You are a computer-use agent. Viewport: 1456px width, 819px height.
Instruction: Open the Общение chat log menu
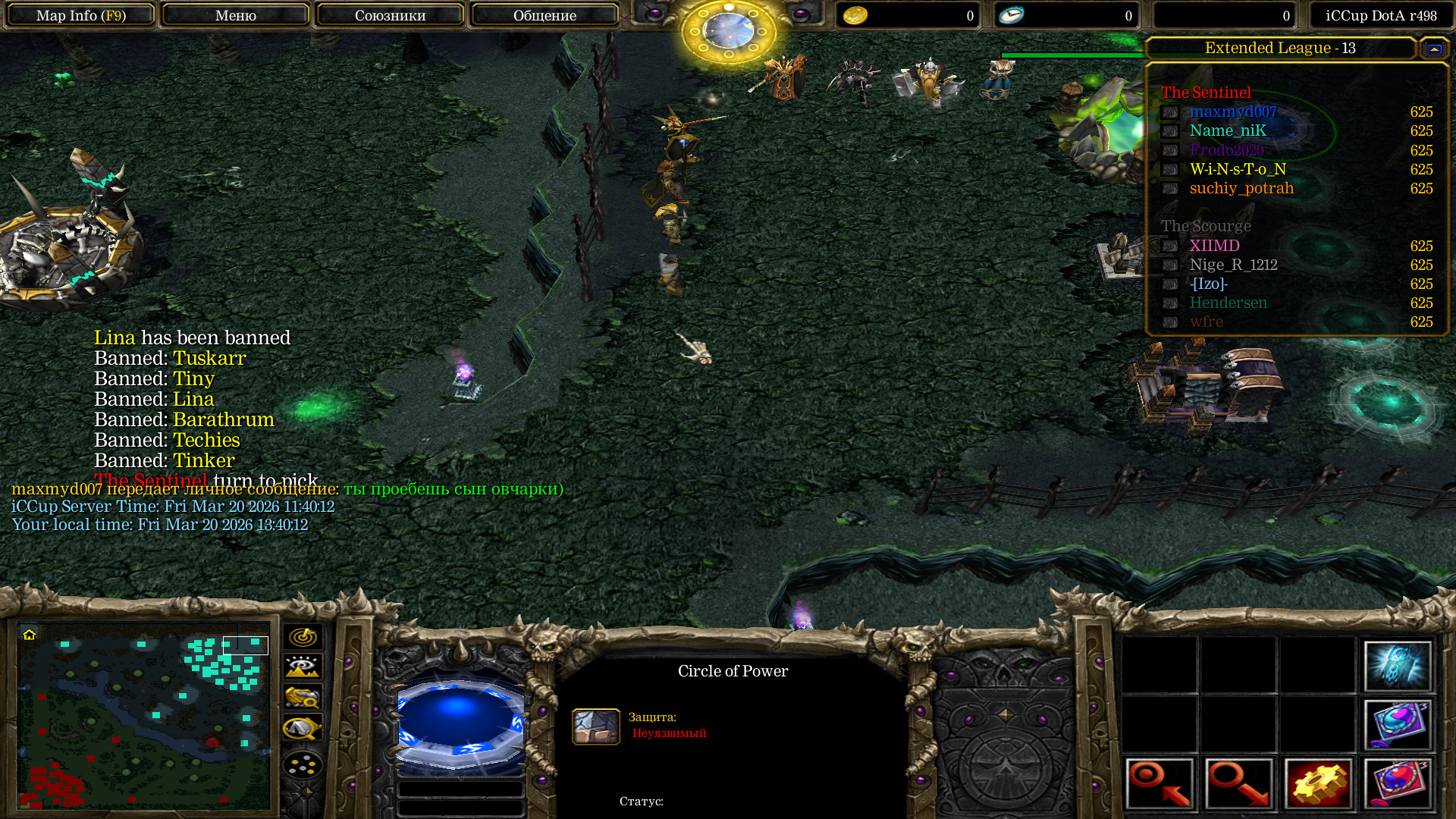tap(544, 15)
